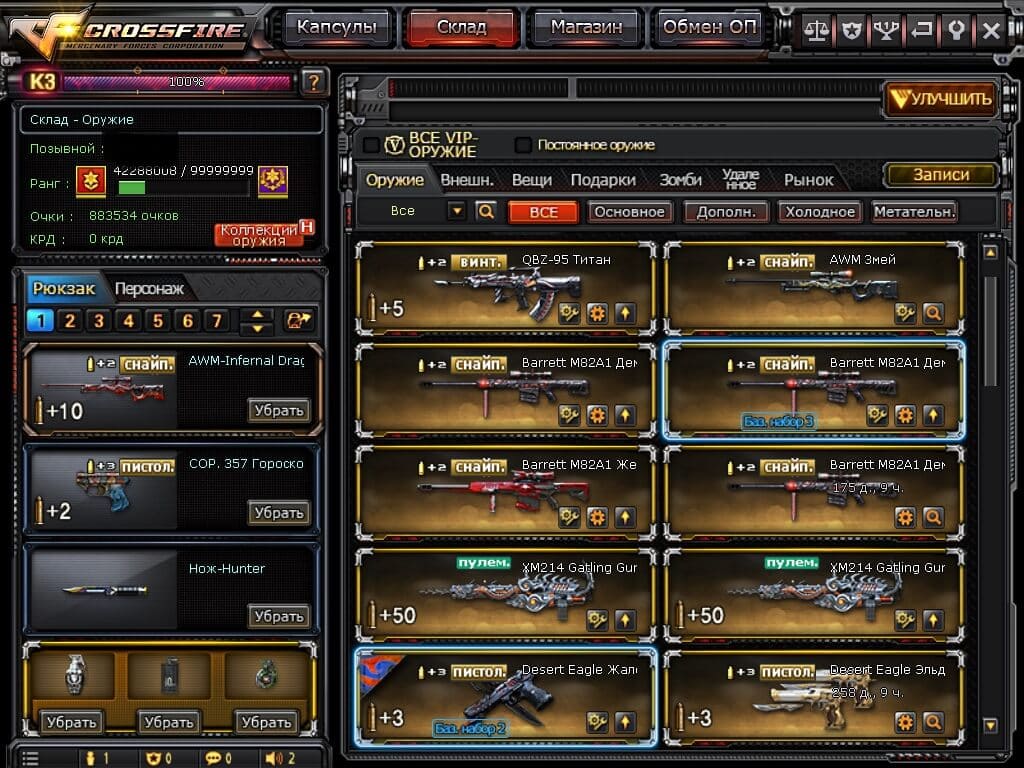
Task: Filter weapons by Основное
Action: click(630, 212)
